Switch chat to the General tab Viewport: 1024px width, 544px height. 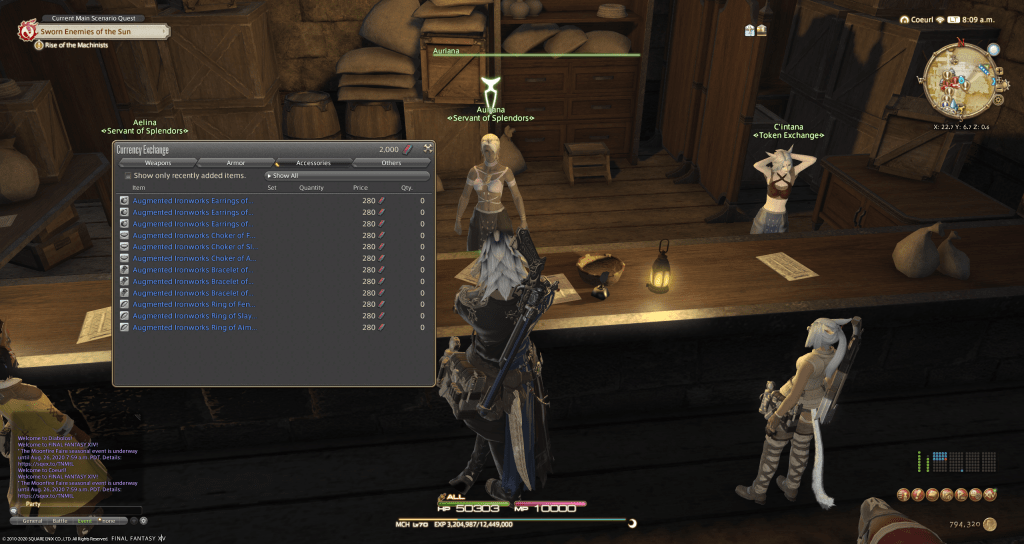click(32, 520)
